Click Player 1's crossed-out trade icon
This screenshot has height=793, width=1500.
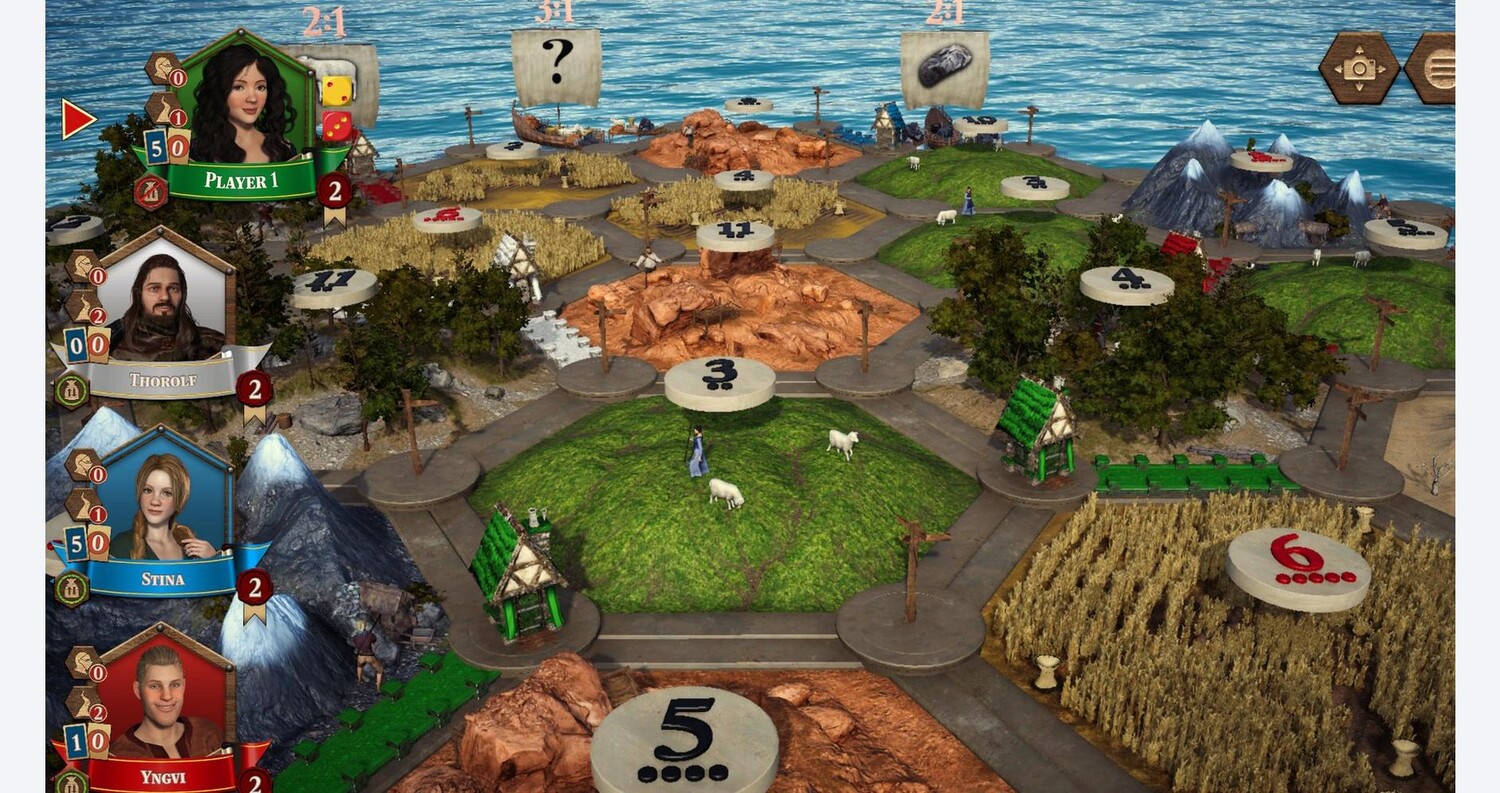tap(150, 191)
